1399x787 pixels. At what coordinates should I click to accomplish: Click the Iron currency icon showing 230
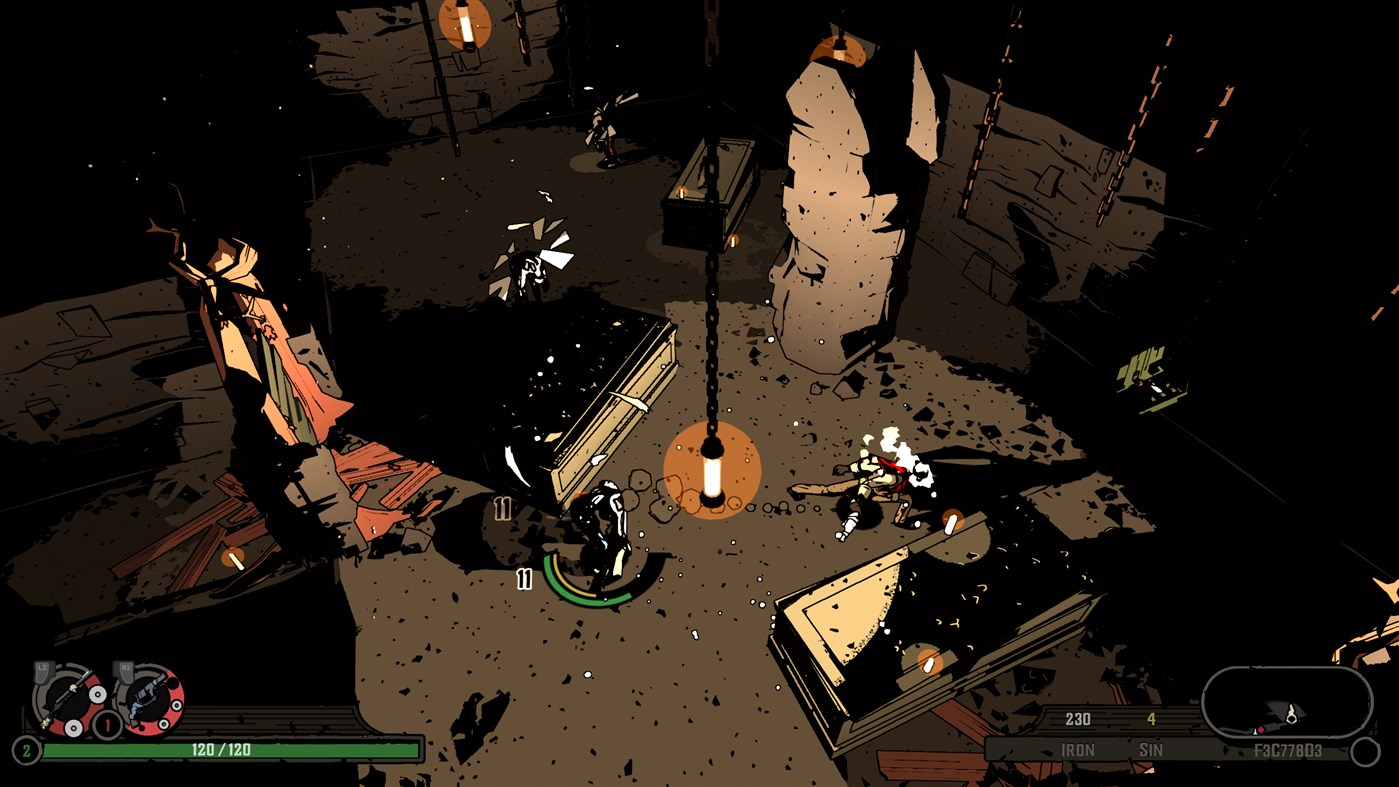[x=1079, y=718]
